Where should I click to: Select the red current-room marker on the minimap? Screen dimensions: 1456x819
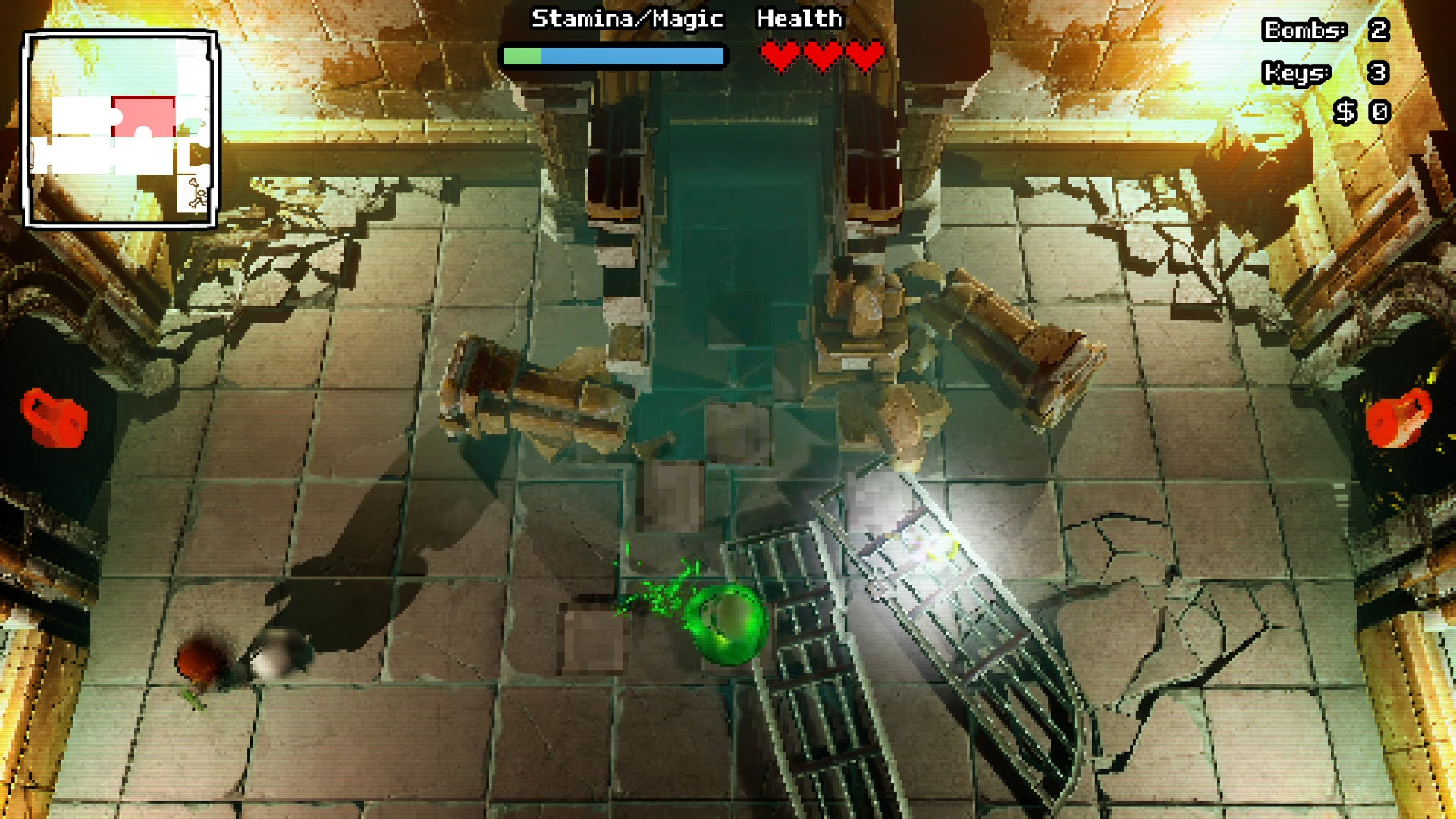click(144, 115)
